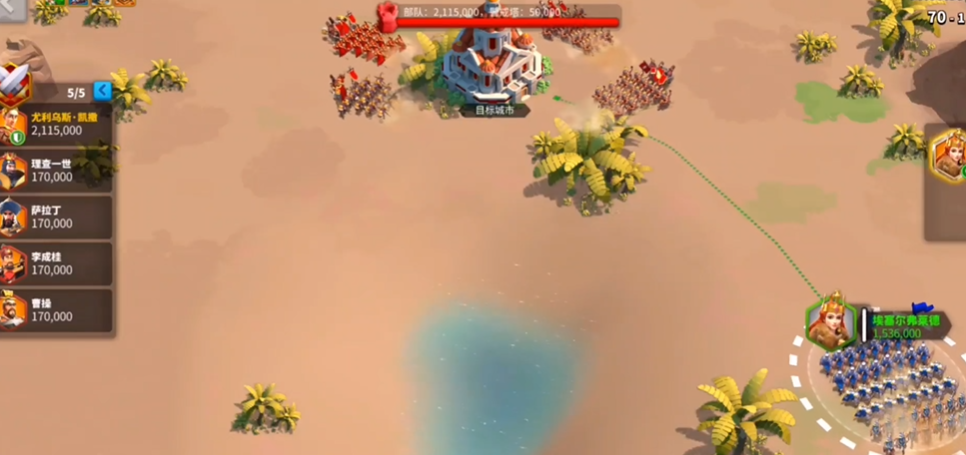Choose the 萨拉丁 army entry
This screenshot has width=966, height=455.
(55, 217)
